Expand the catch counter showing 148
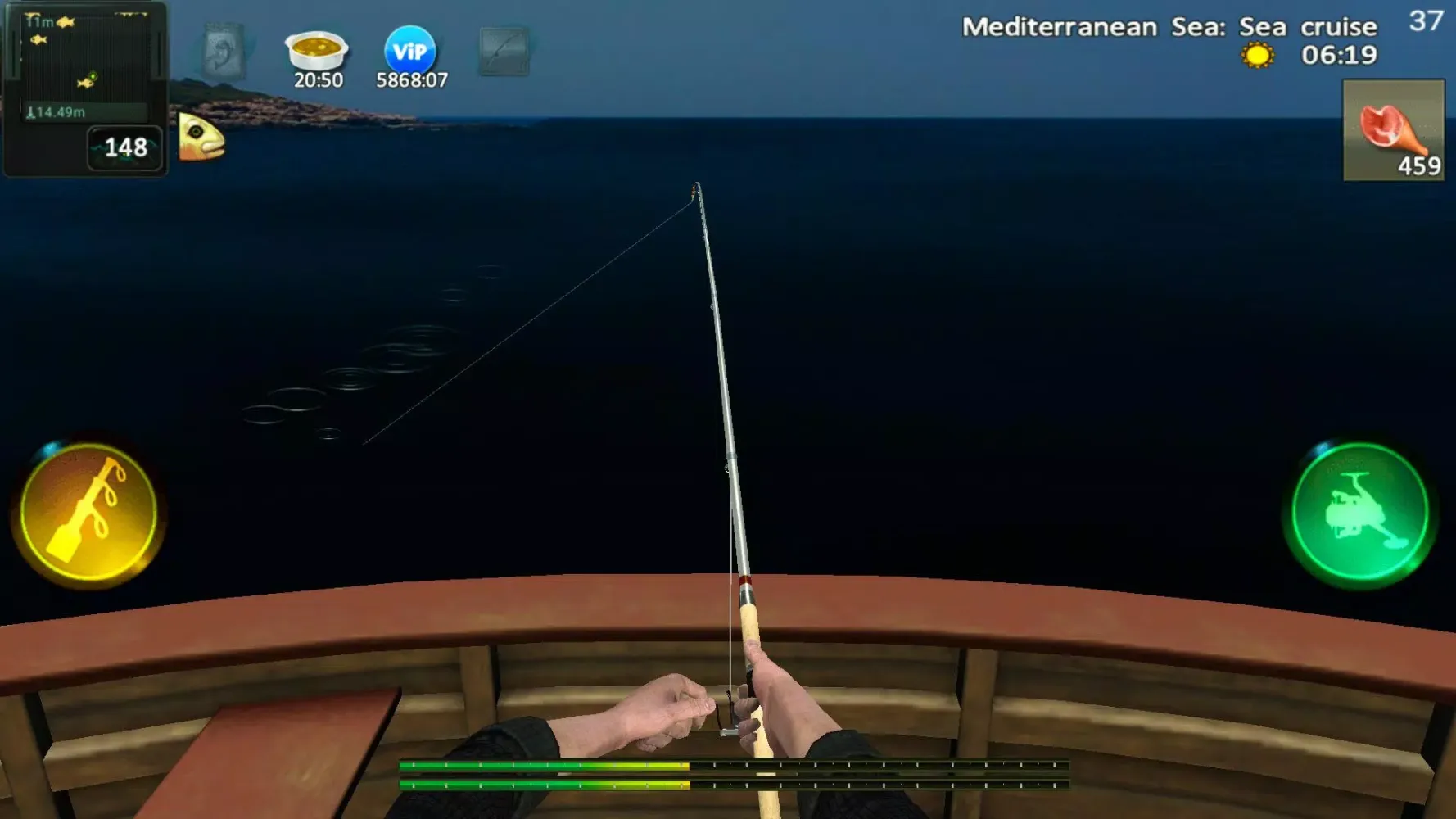Screen dimensions: 1456x819 coord(124,147)
